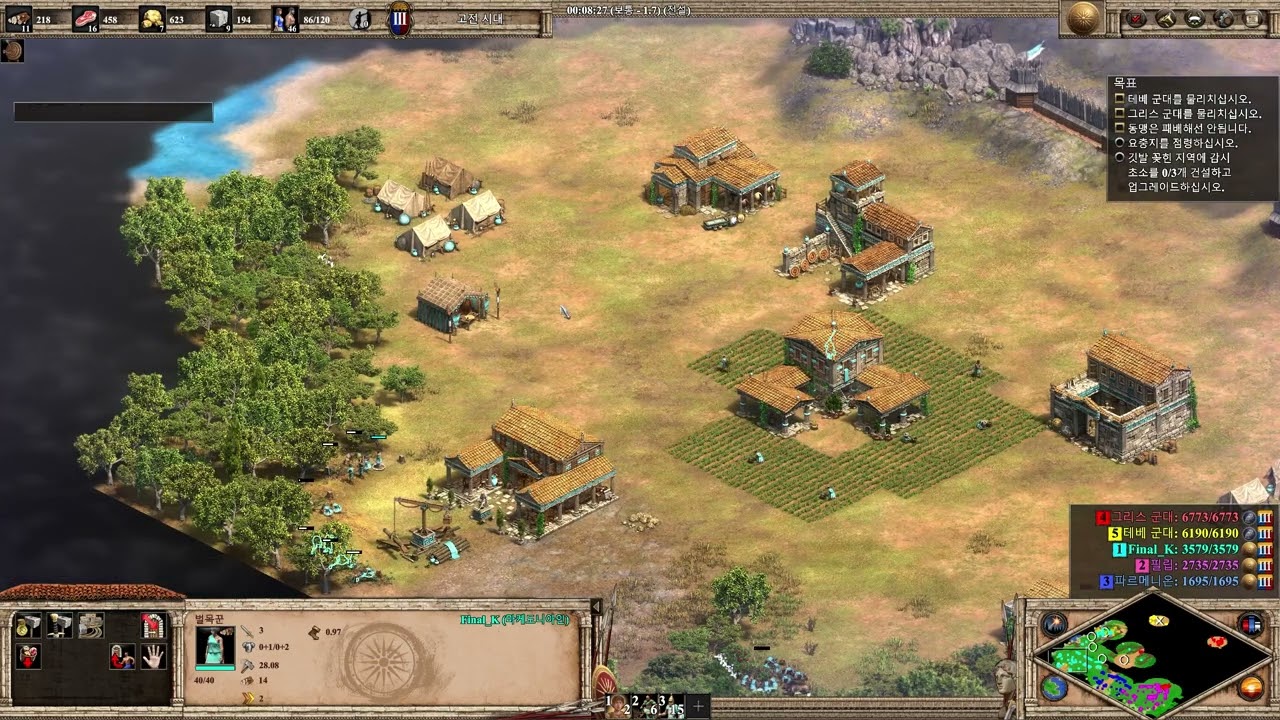Choose the garrison villager command icon

click(122, 657)
